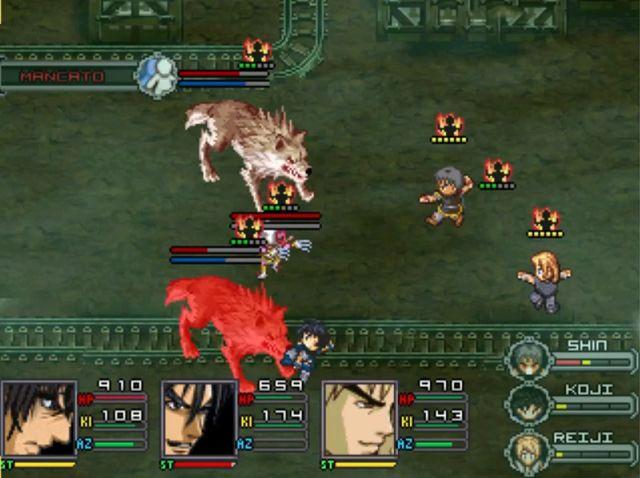Image resolution: width=640 pixels, height=478 pixels.
Task: Pick the blonde fighter portrait with 970 HP
Action: [359, 419]
